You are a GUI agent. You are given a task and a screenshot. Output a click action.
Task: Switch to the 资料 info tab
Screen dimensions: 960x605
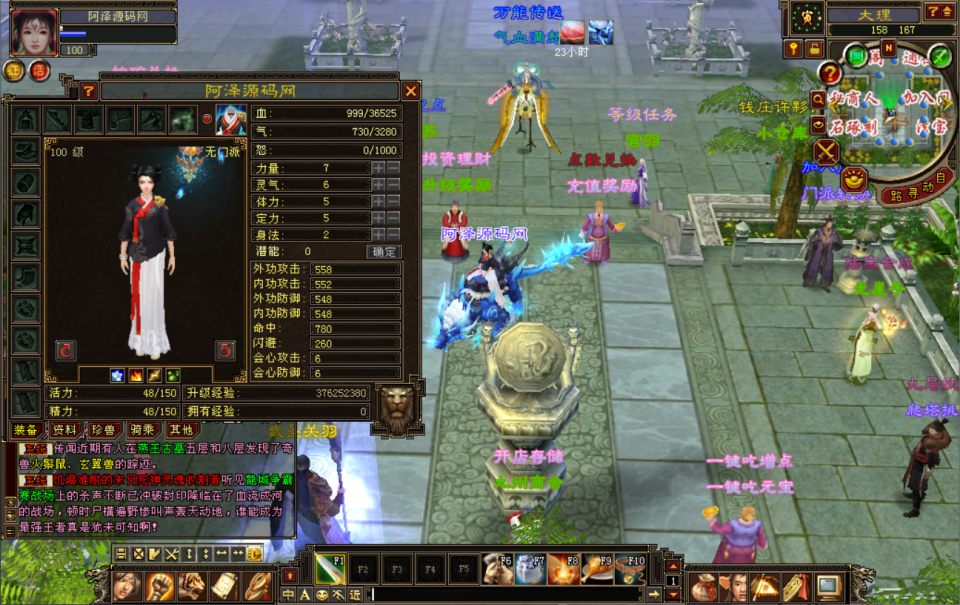pyautogui.click(x=64, y=428)
